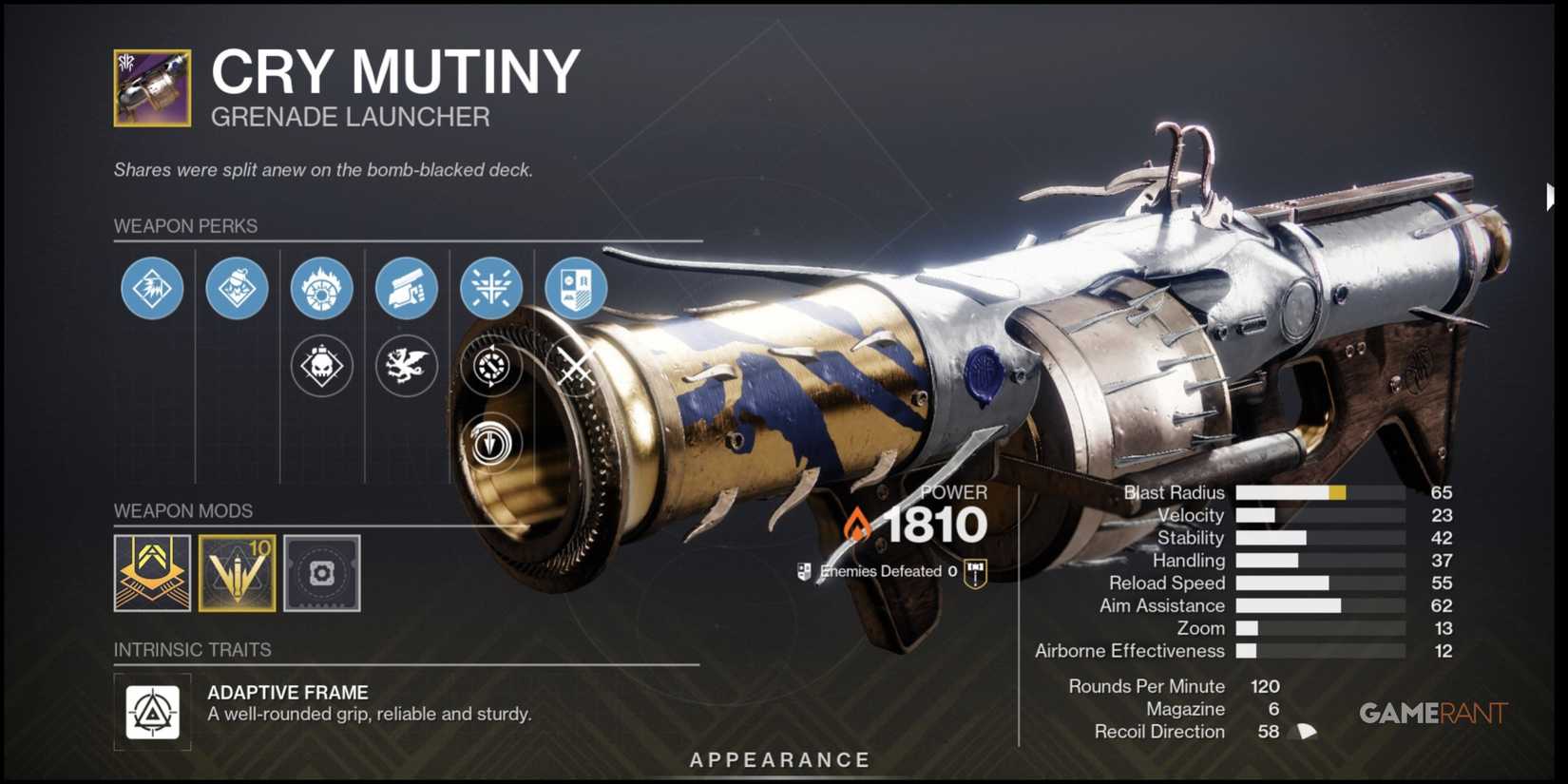This screenshot has height=784, width=1568.
Task: Open the origin trait shield icon
Action: tap(575, 288)
